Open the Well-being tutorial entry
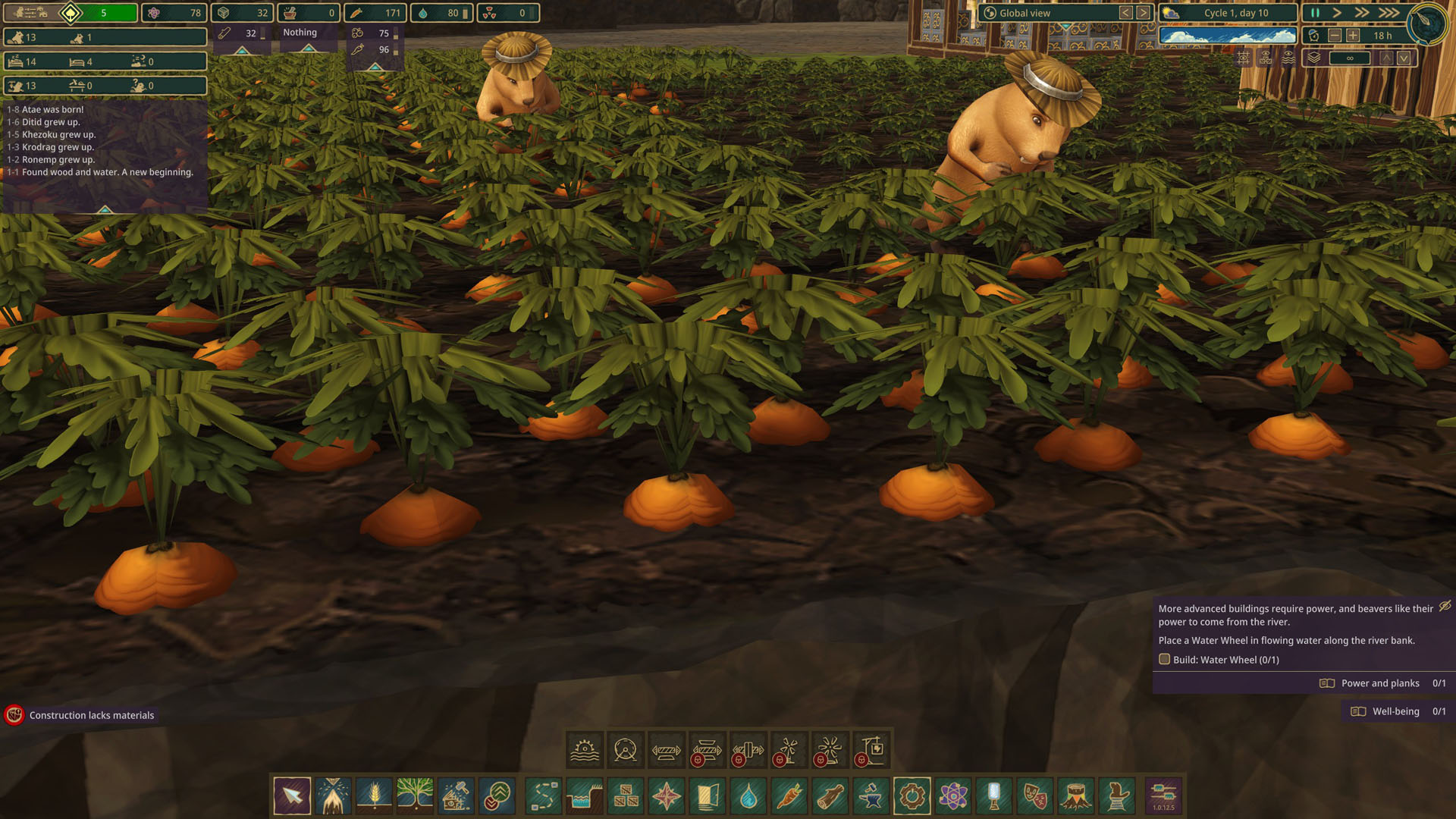Image resolution: width=1456 pixels, height=819 pixels. [1395, 711]
